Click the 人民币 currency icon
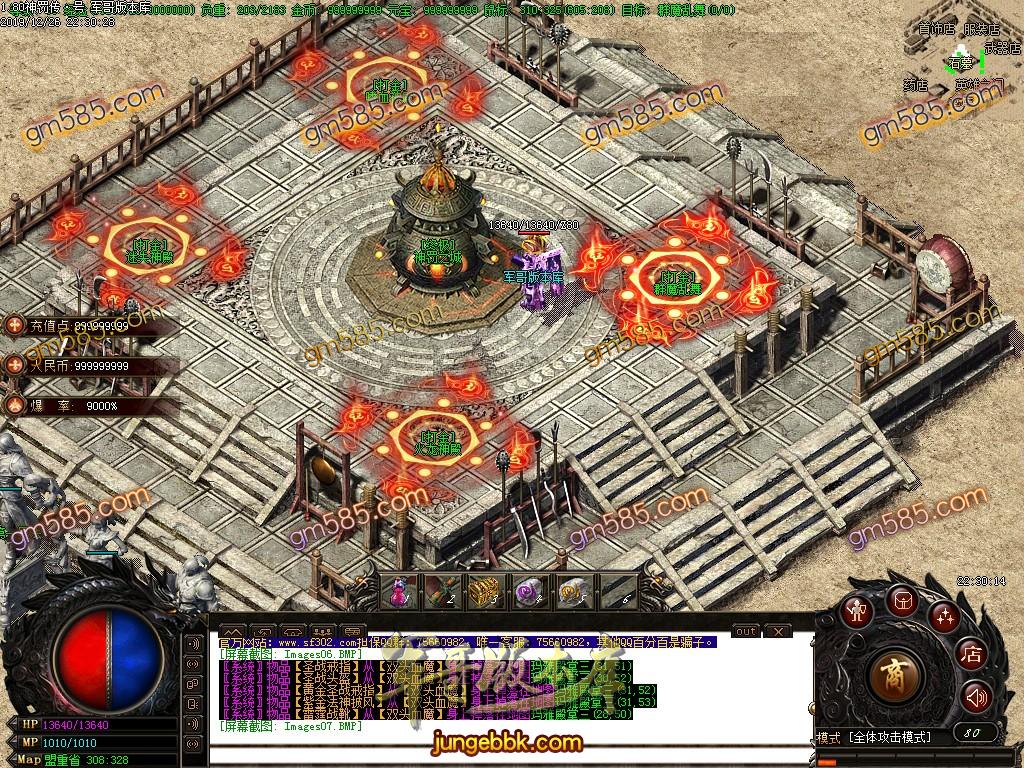This screenshot has height=768, width=1024. (15, 365)
